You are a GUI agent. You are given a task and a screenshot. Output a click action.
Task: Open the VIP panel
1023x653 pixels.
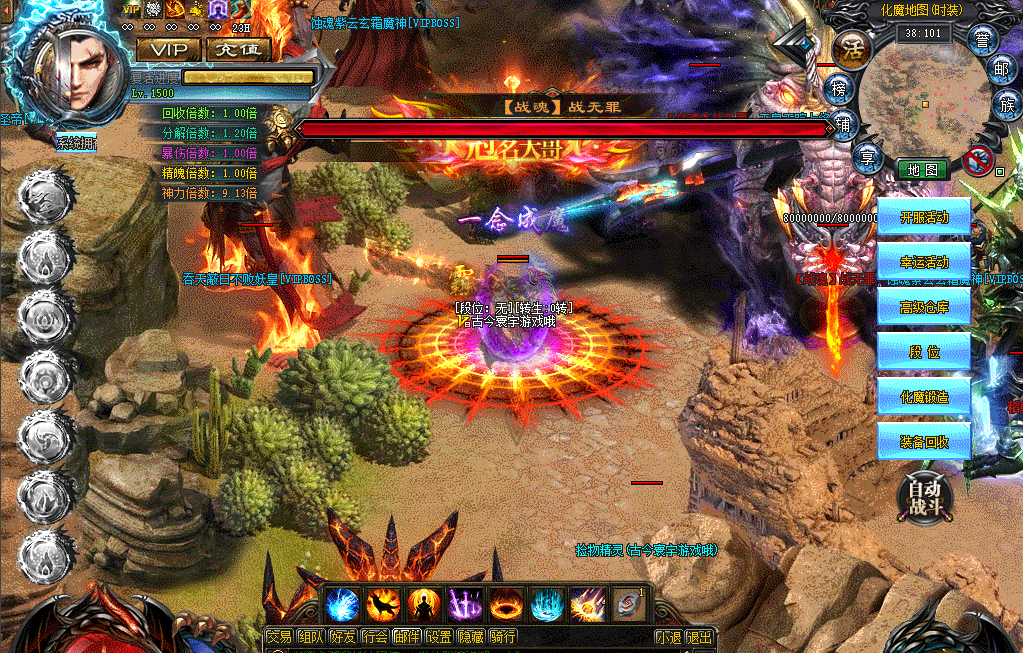click(169, 49)
